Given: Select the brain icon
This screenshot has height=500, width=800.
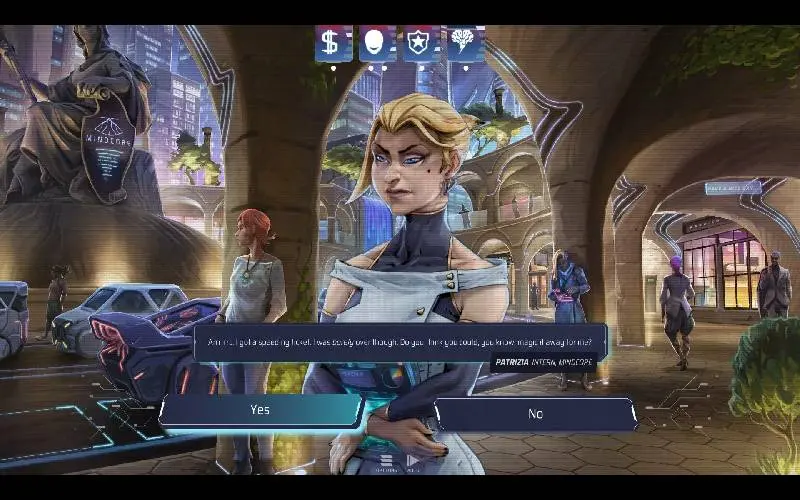Looking at the screenshot, I should (x=463, y=44).
